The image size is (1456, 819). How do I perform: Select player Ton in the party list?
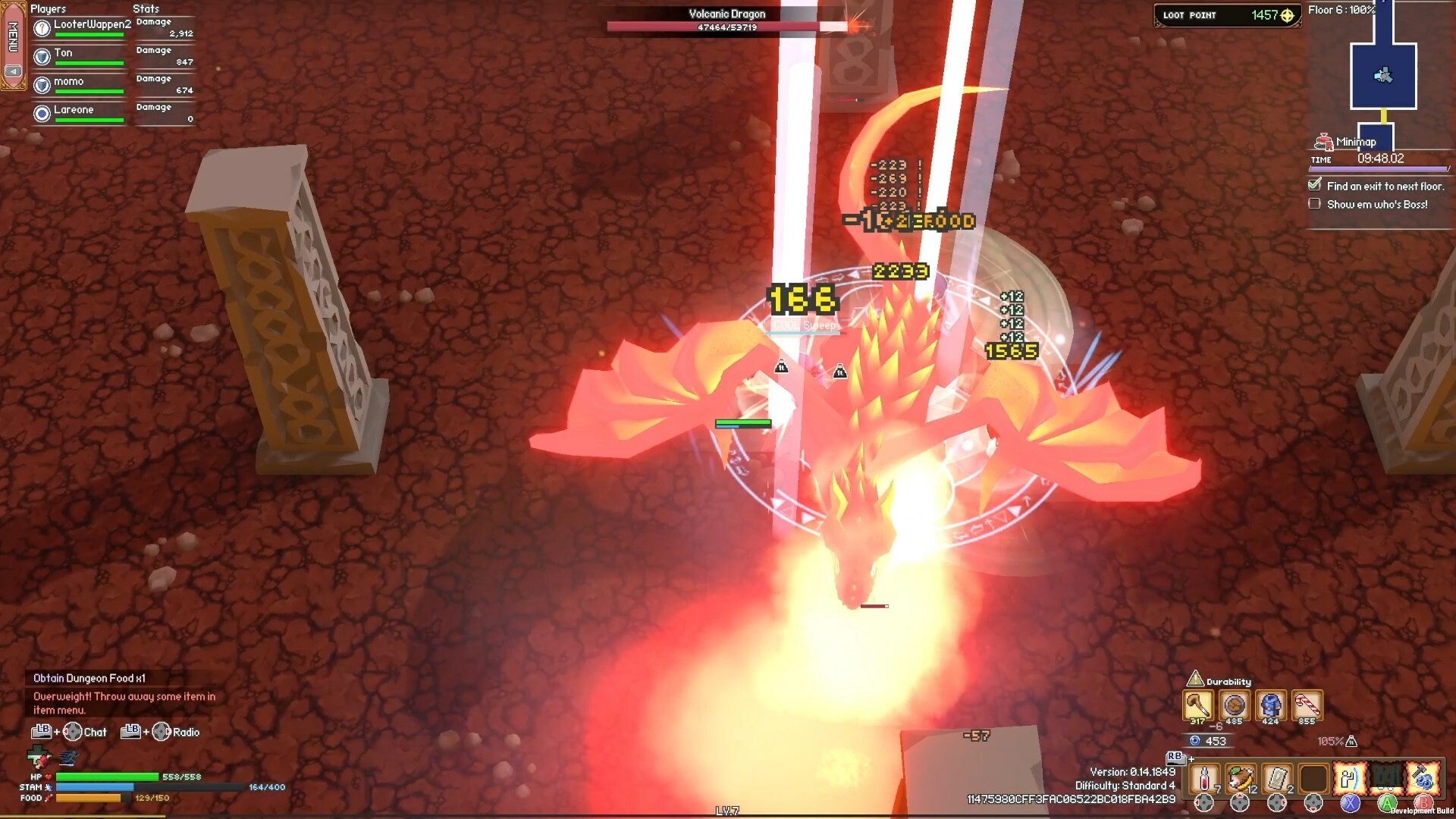(x=63, y=53)
